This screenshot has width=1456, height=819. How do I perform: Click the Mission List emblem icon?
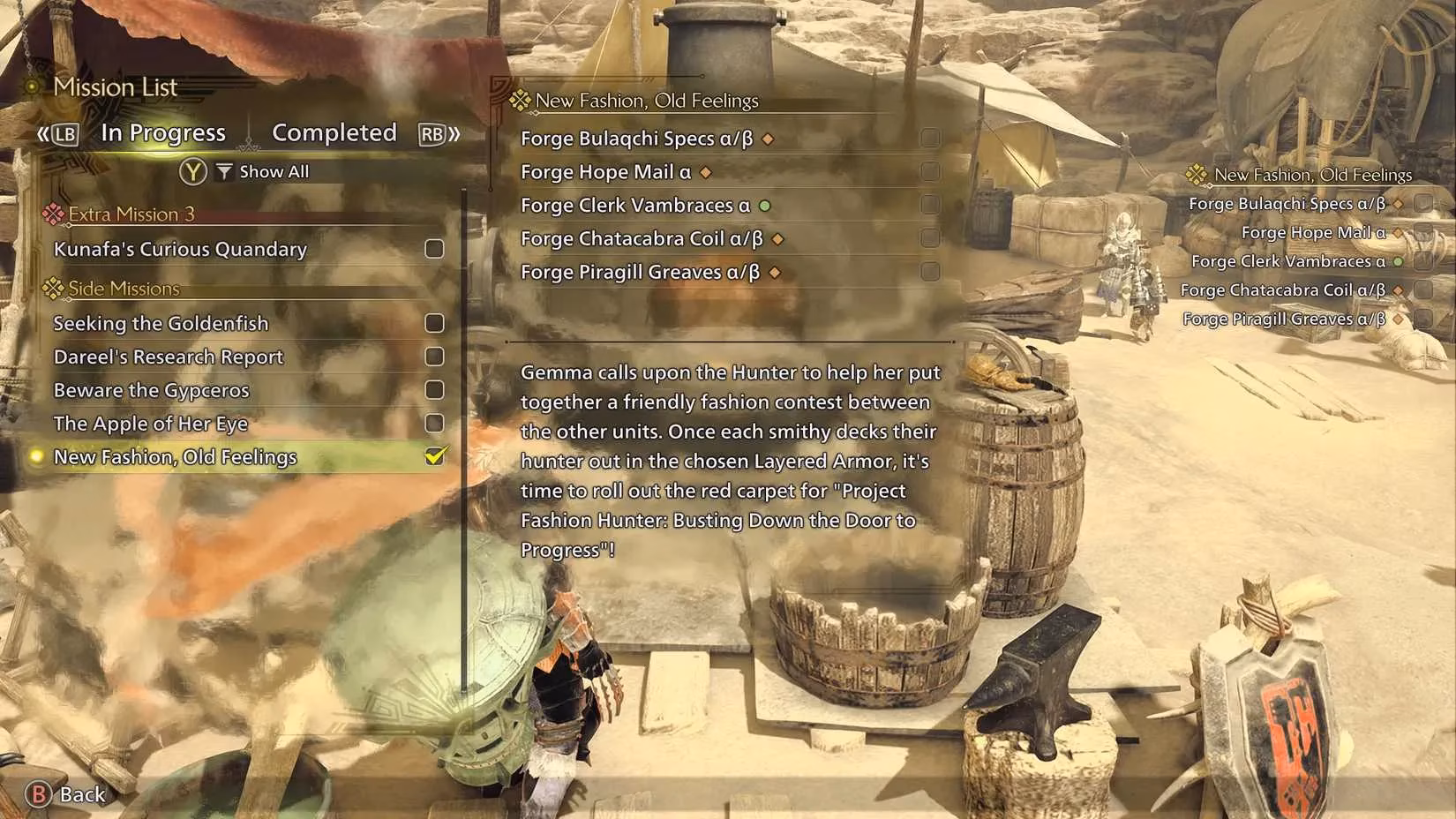32,86
